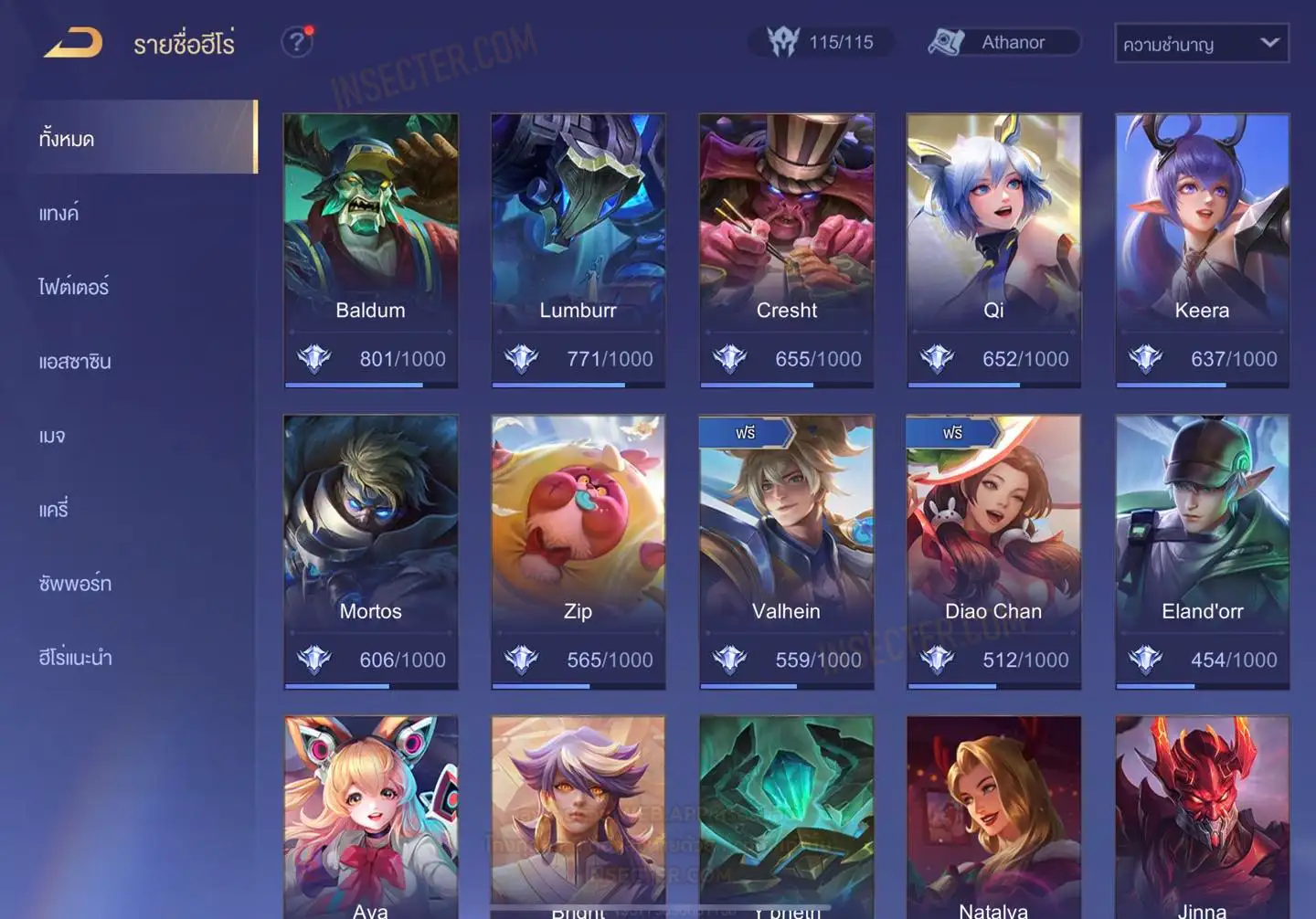
Task: Show the แอสซาซิน (Assassin) heroes
Action: point(75,362)
